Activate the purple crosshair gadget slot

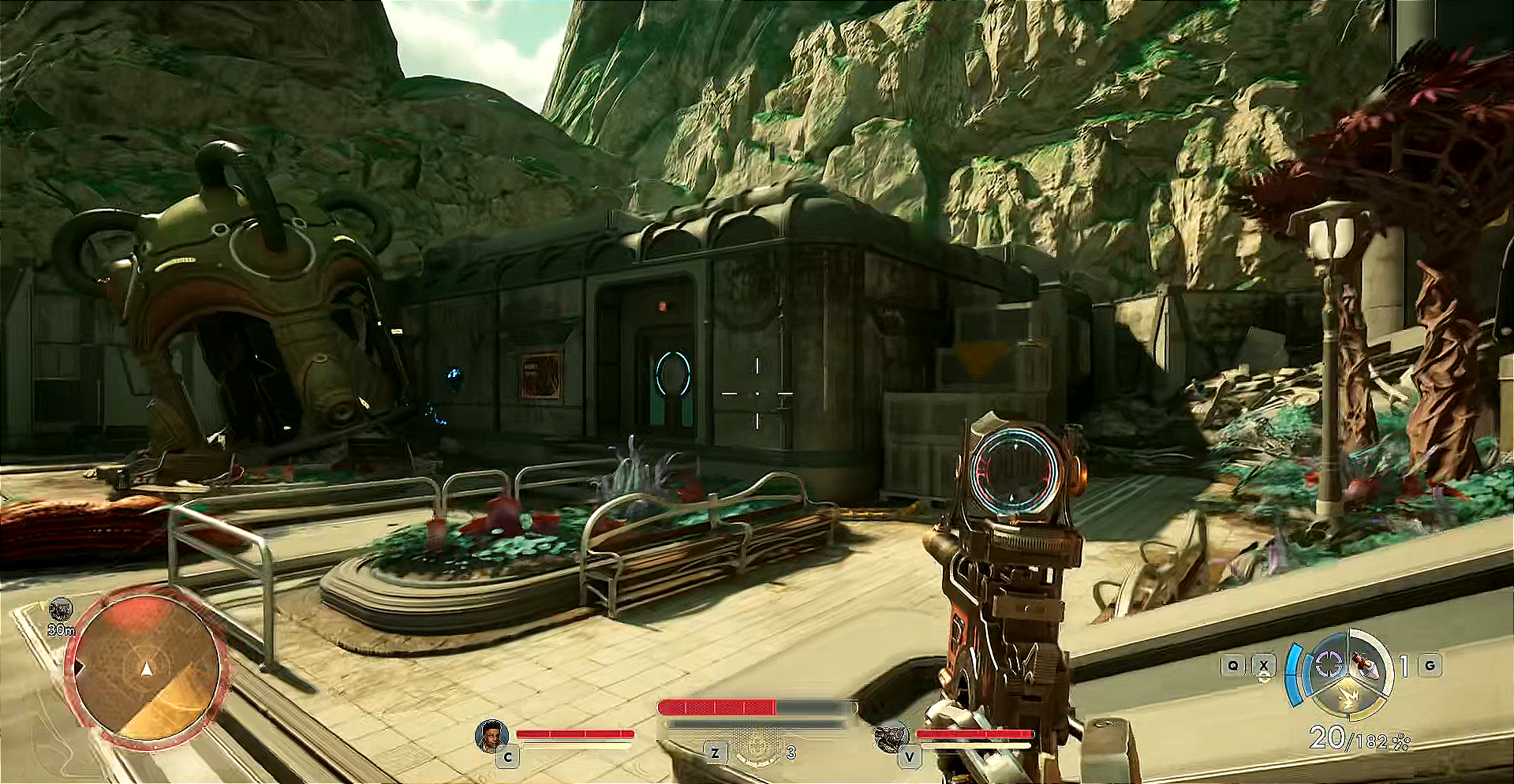click(x=1329, y=666)
